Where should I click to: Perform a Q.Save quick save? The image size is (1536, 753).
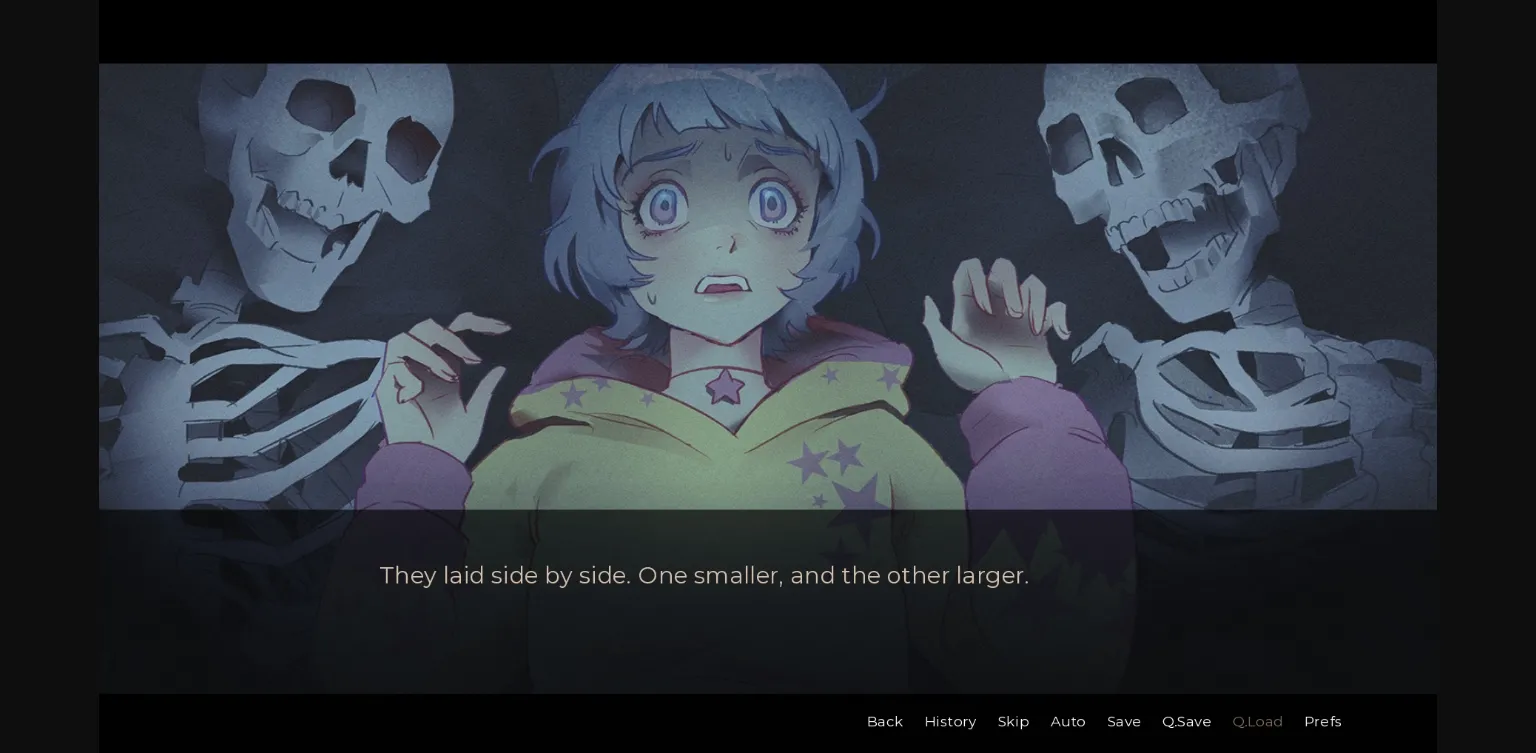click(x=1186, y=721)
